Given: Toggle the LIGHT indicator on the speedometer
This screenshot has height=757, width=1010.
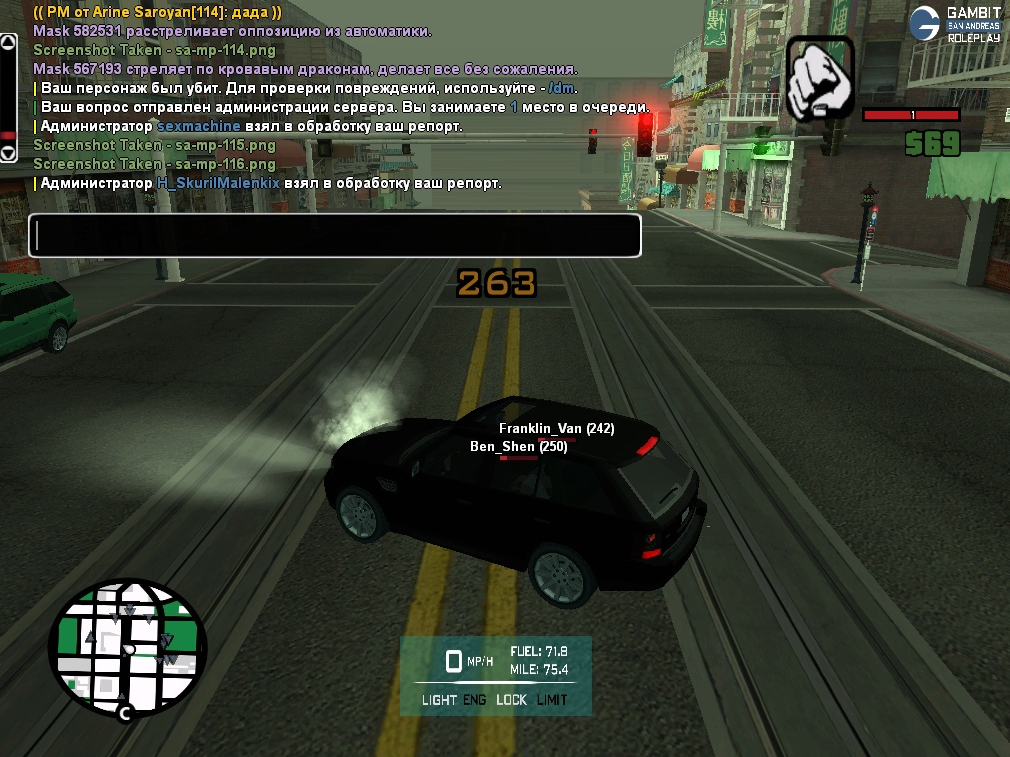Looking at the screenshot, I should pyautogui.click(x=439, y=700).
